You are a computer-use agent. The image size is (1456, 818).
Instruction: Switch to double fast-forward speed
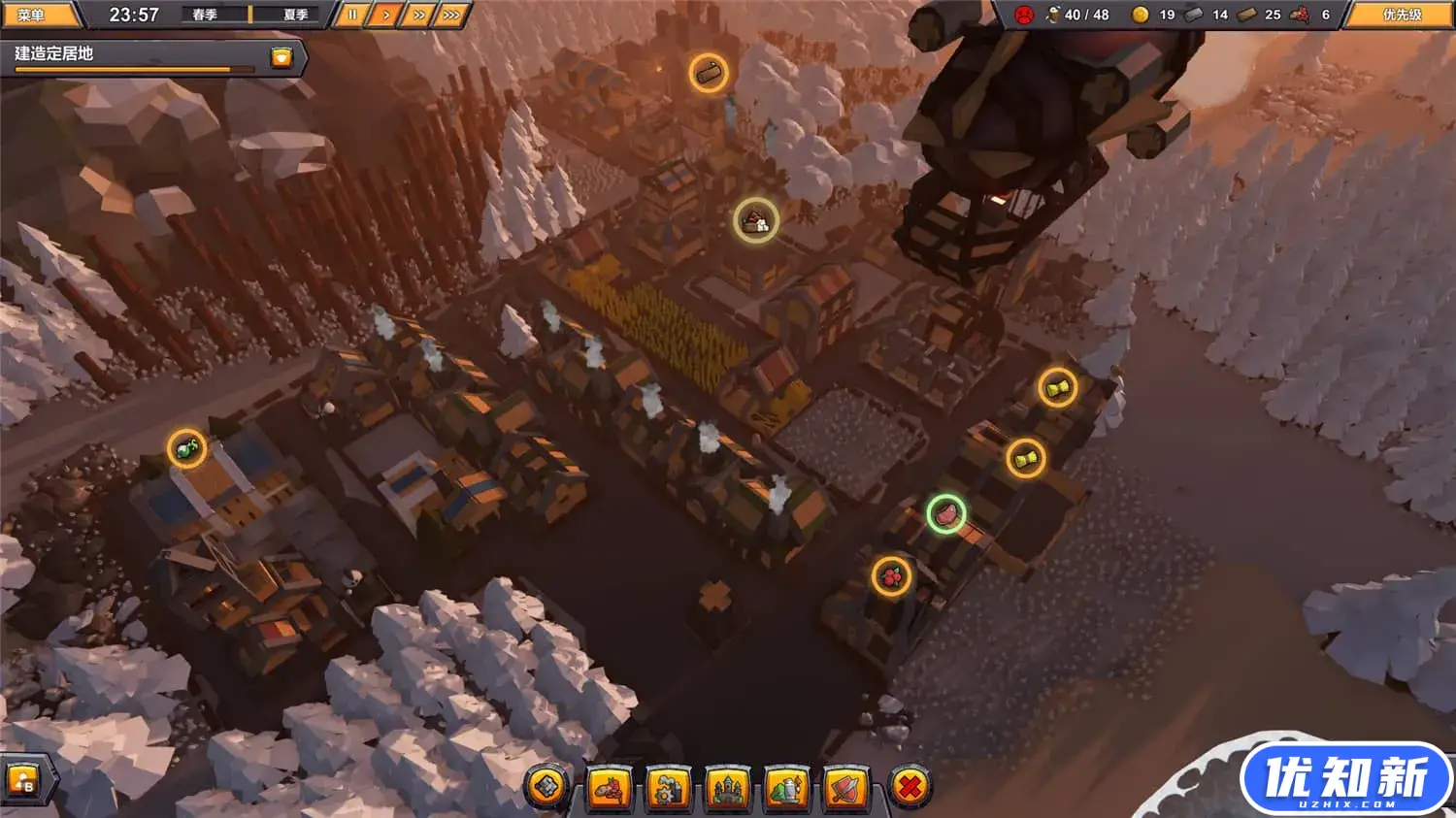click(x=418, y=15)
